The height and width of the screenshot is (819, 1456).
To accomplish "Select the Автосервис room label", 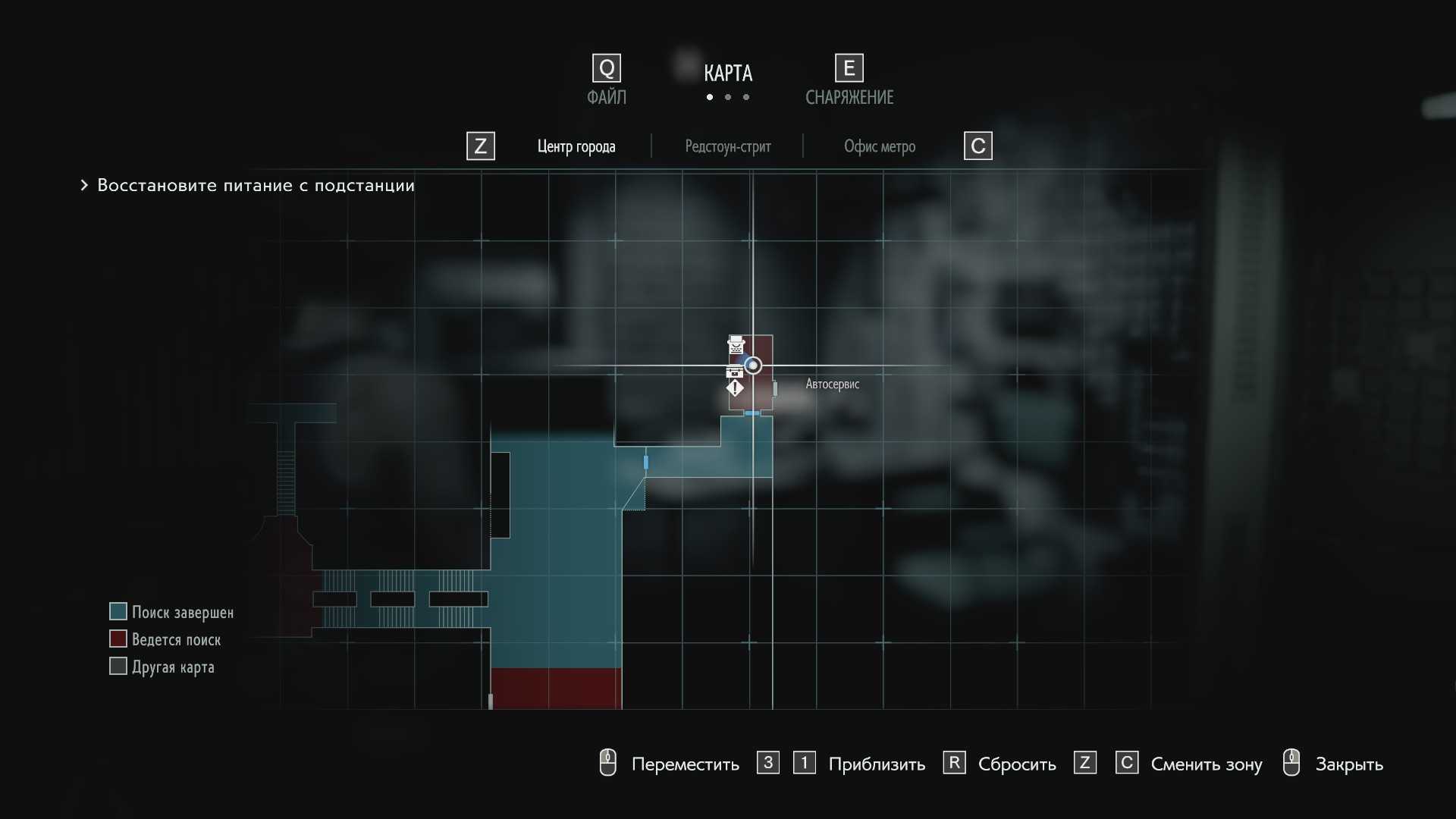I will (x=832, y=384).
